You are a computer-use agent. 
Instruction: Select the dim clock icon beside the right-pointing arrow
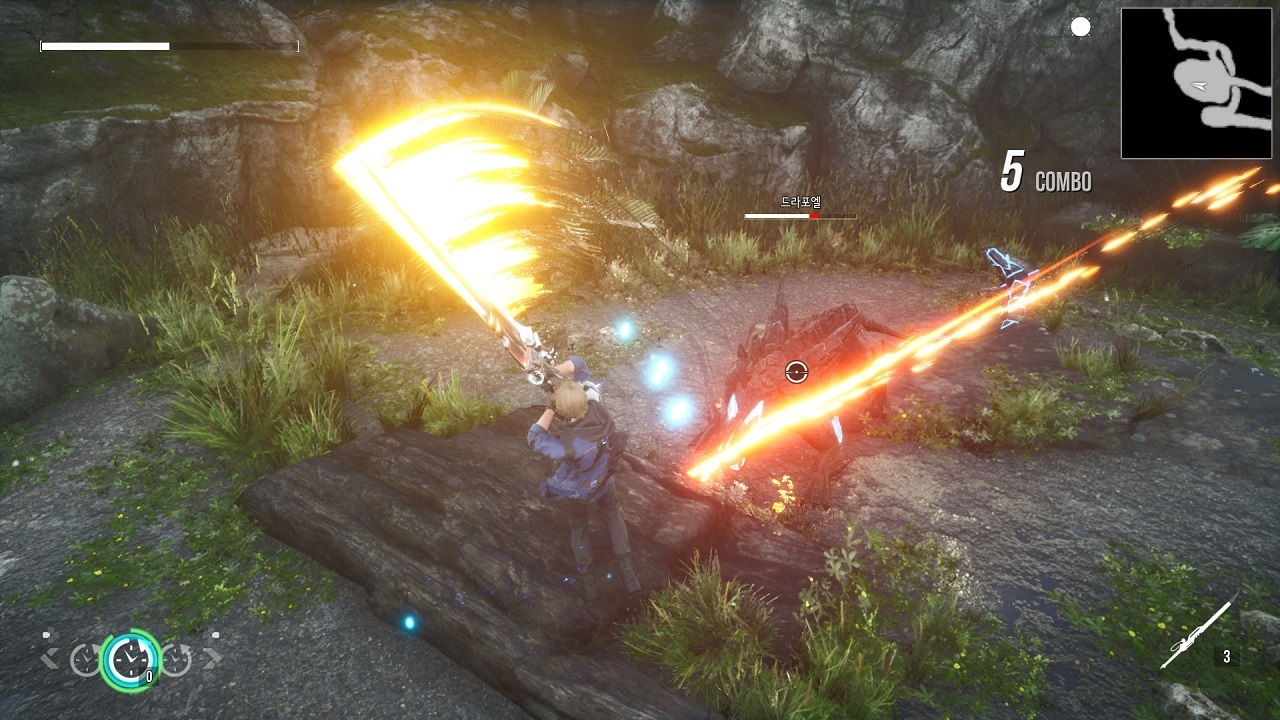[x=176, y=659]
